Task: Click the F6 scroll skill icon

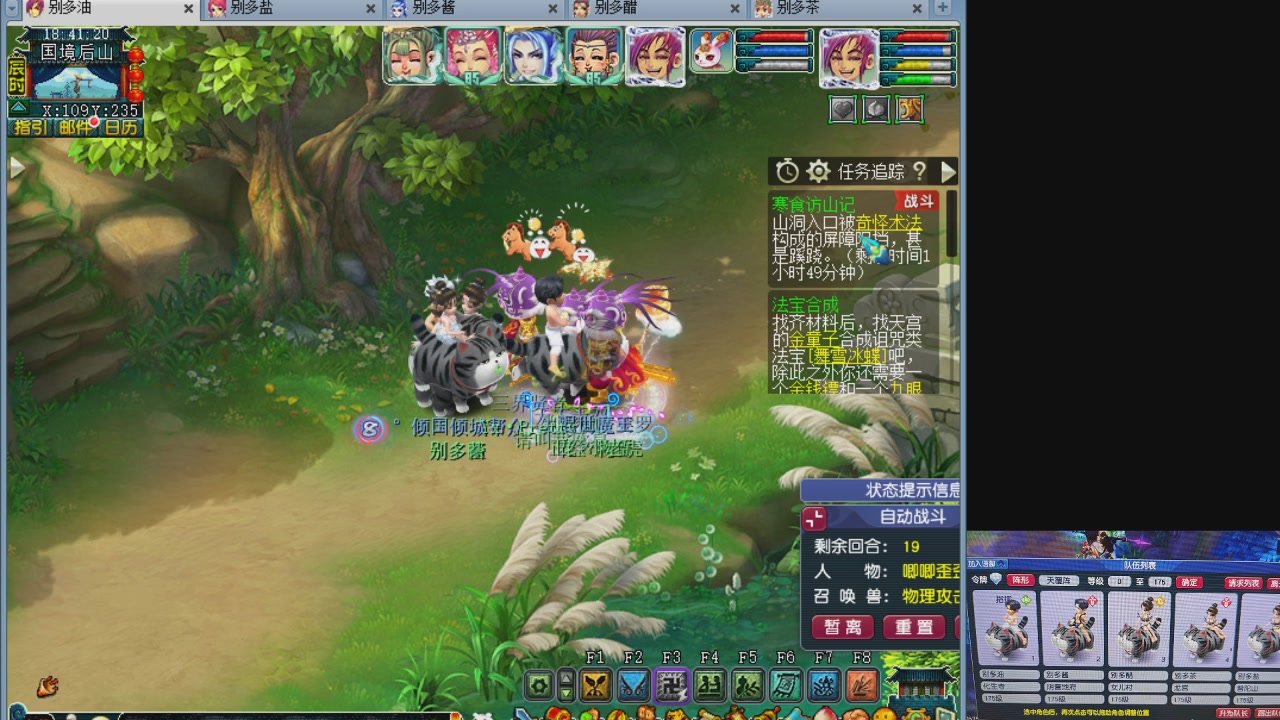Action: pyautogui.click(x=786, y=685)
